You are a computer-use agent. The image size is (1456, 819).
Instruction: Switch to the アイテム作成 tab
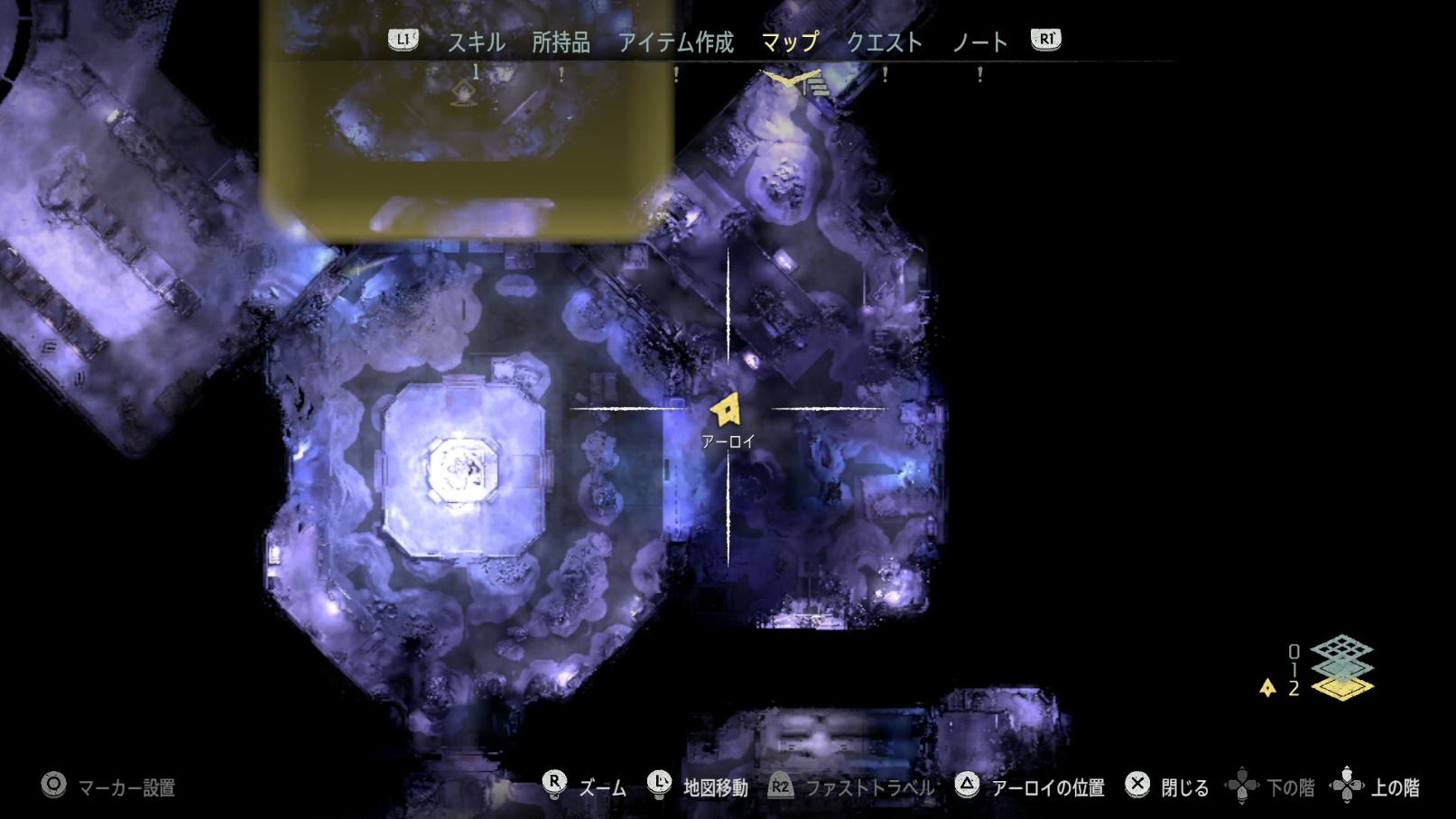pos(676,41)
